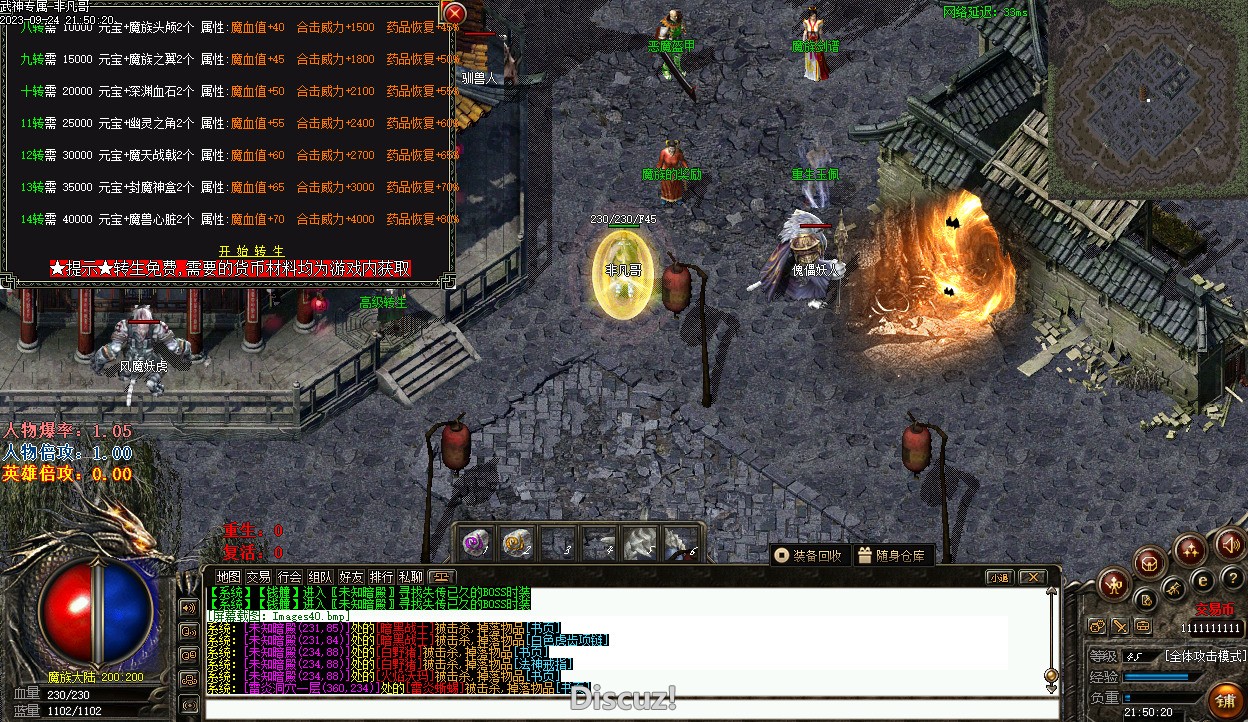
Task: Close the rebirth requirements dialog
Action: [454, 13]
